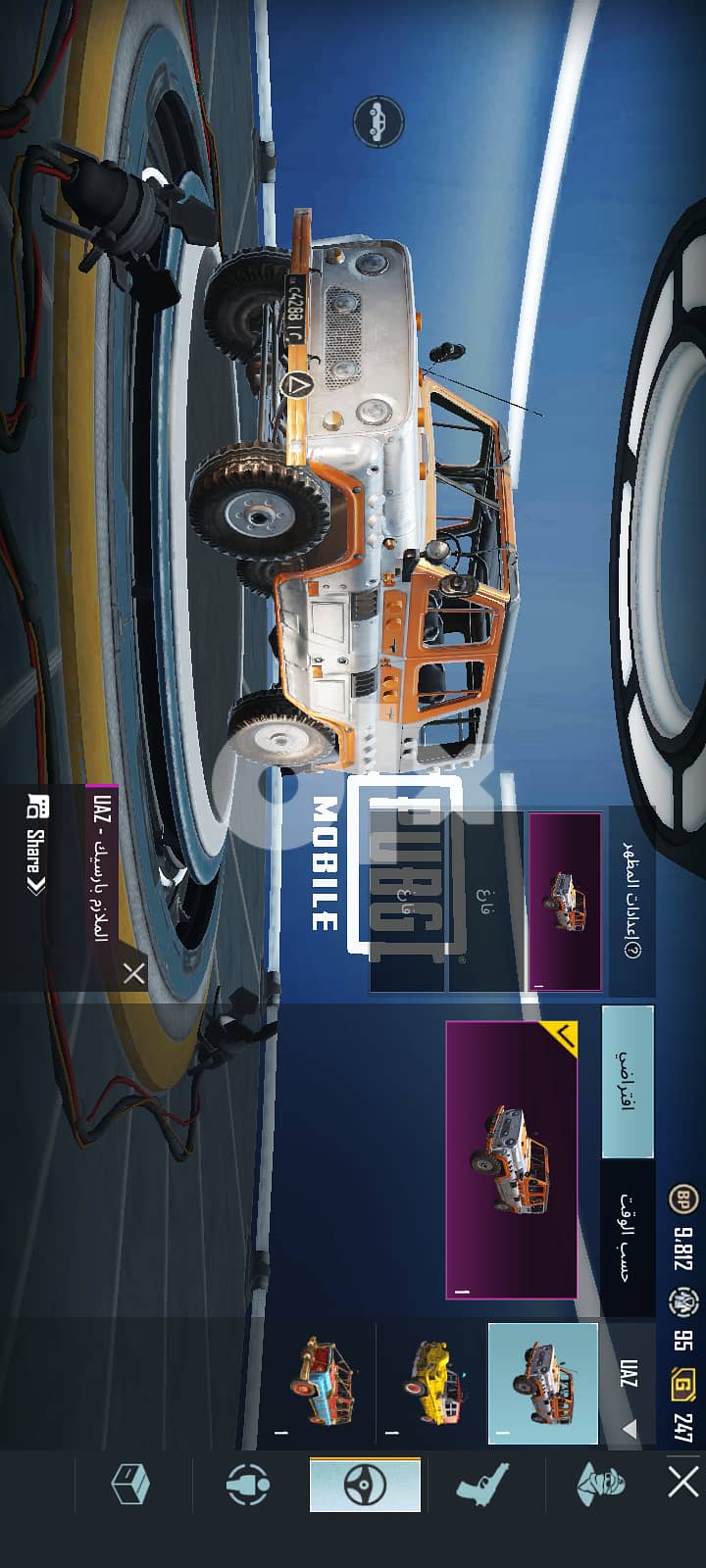
Task: Open the crate box tab
Action: coord(129,1485)
